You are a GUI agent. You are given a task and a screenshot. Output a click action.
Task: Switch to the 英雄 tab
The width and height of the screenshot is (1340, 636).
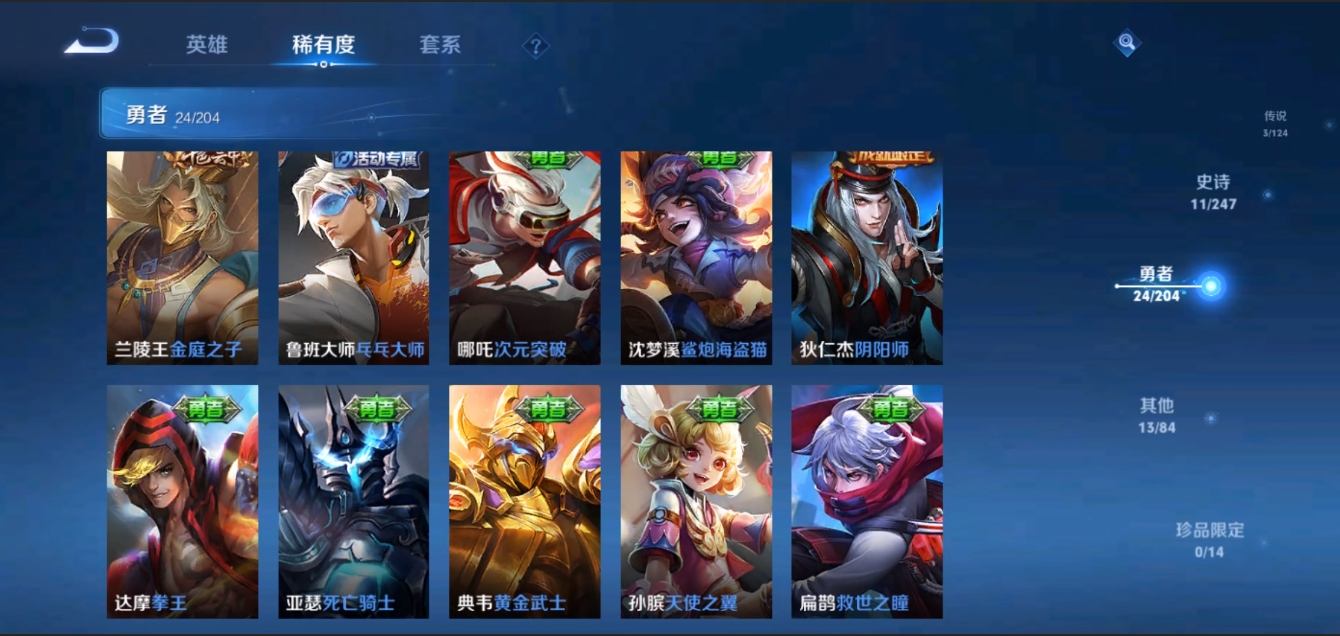click(x=207, y=45)
